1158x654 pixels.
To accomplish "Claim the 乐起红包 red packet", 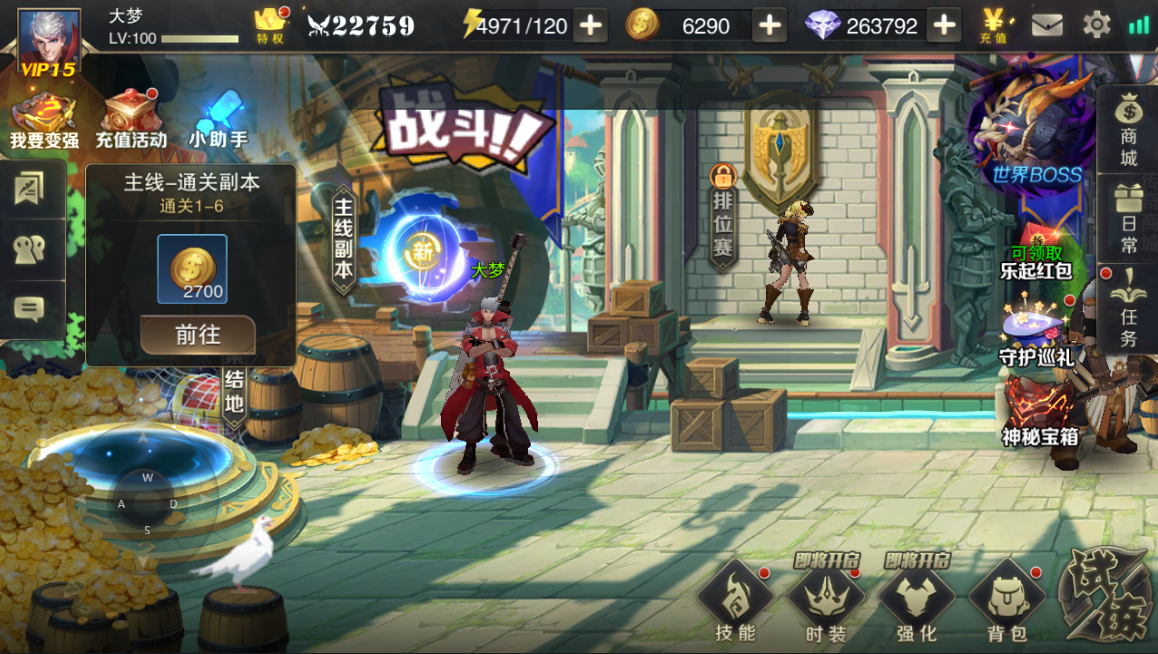I will tap(1036, 262).
